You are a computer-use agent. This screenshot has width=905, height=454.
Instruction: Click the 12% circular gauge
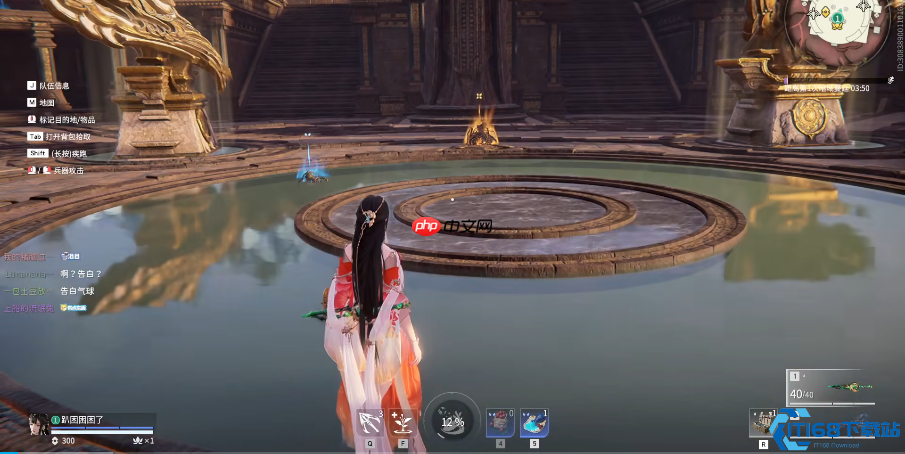point(452,419)
